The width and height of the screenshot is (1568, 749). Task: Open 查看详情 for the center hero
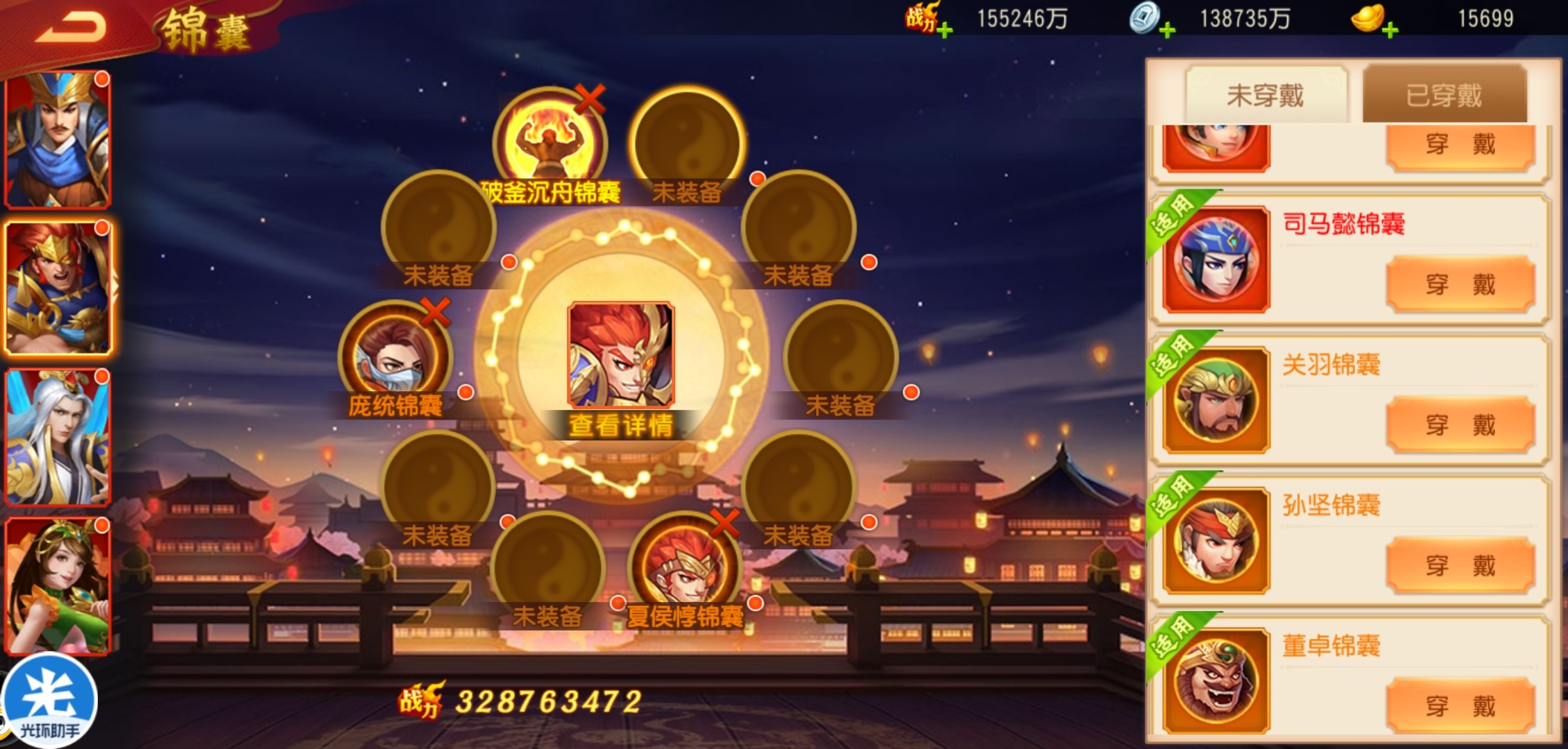coord(620,425)
